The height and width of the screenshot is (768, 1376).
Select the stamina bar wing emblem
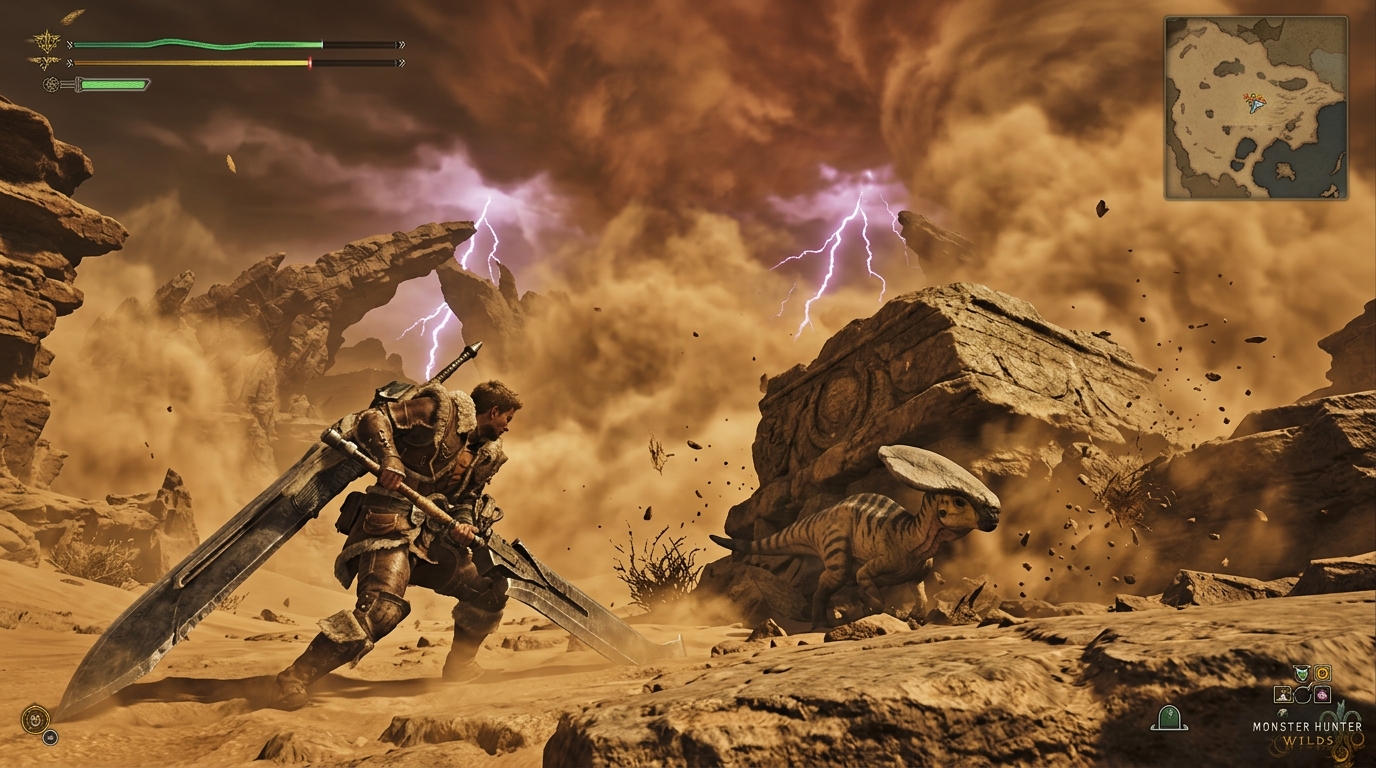tap(47, 61)
